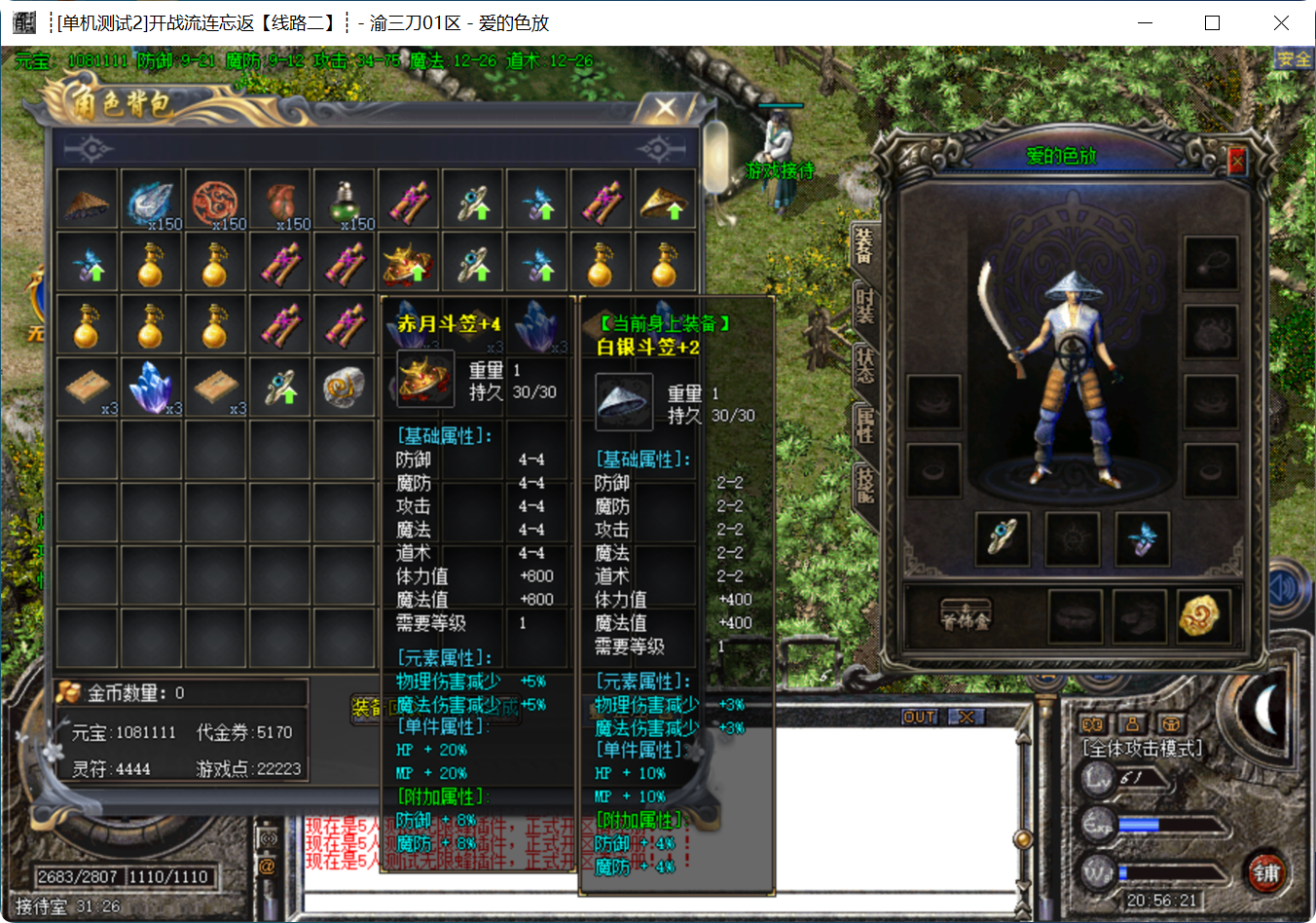Click the OUT button on chat panel
1316x923 pixels.
[918, 718]
